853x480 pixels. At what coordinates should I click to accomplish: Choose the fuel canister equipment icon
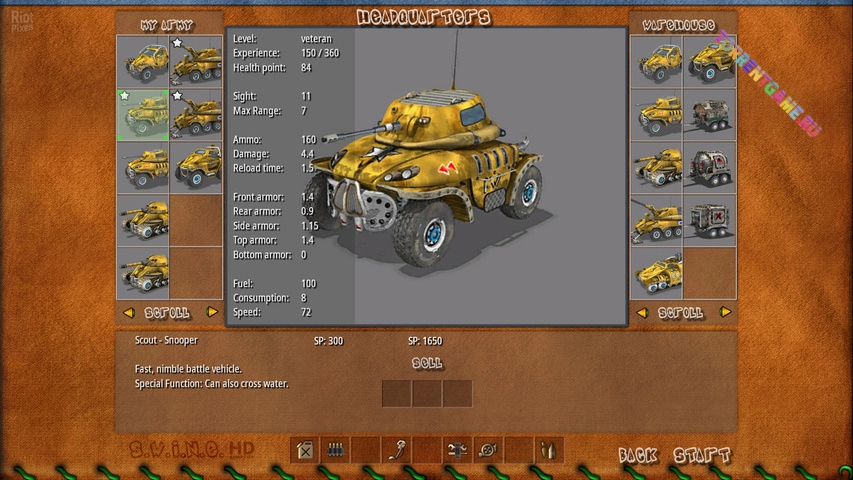coord(305,450)
